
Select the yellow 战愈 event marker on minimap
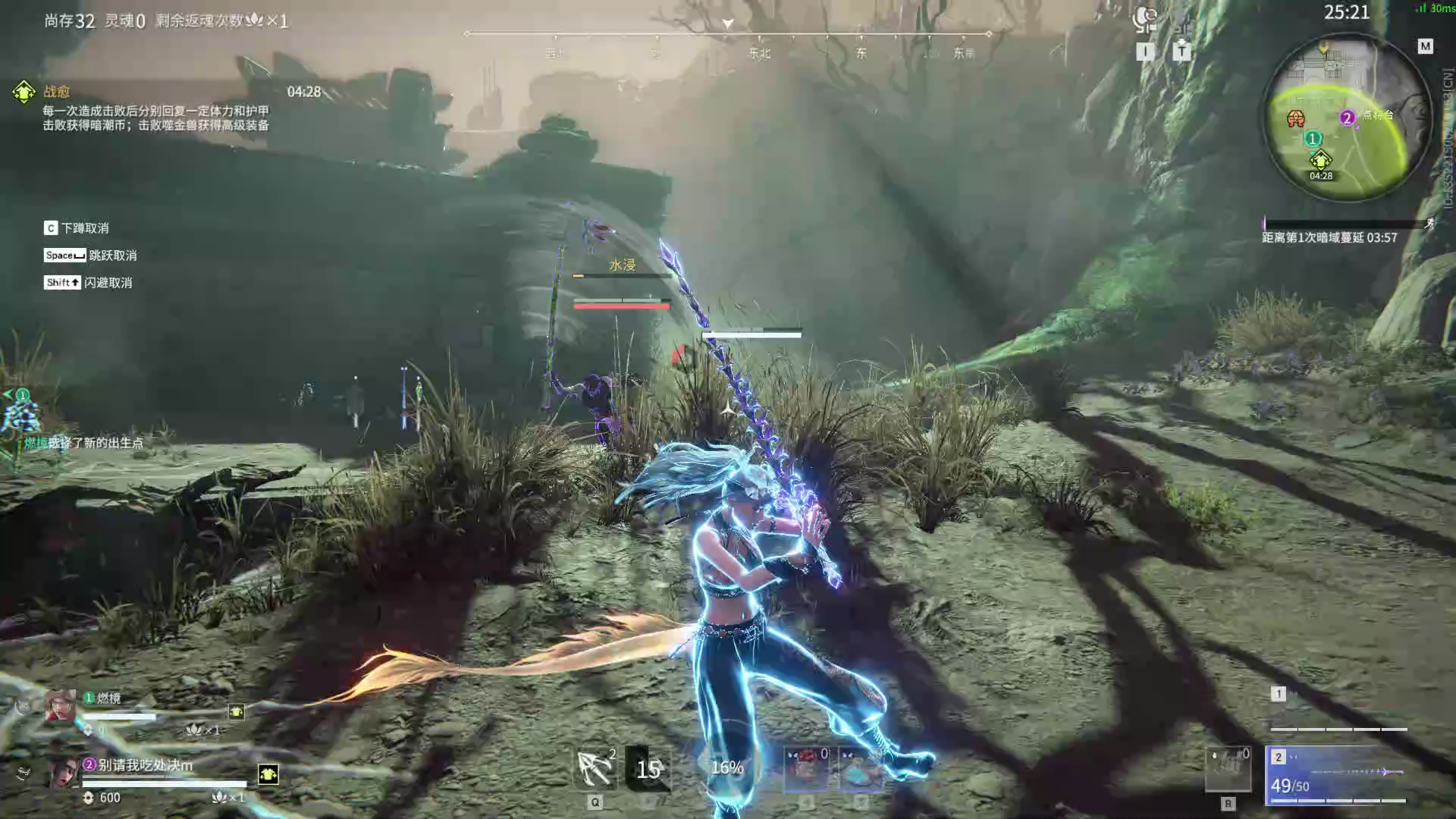coord(1320,160)
